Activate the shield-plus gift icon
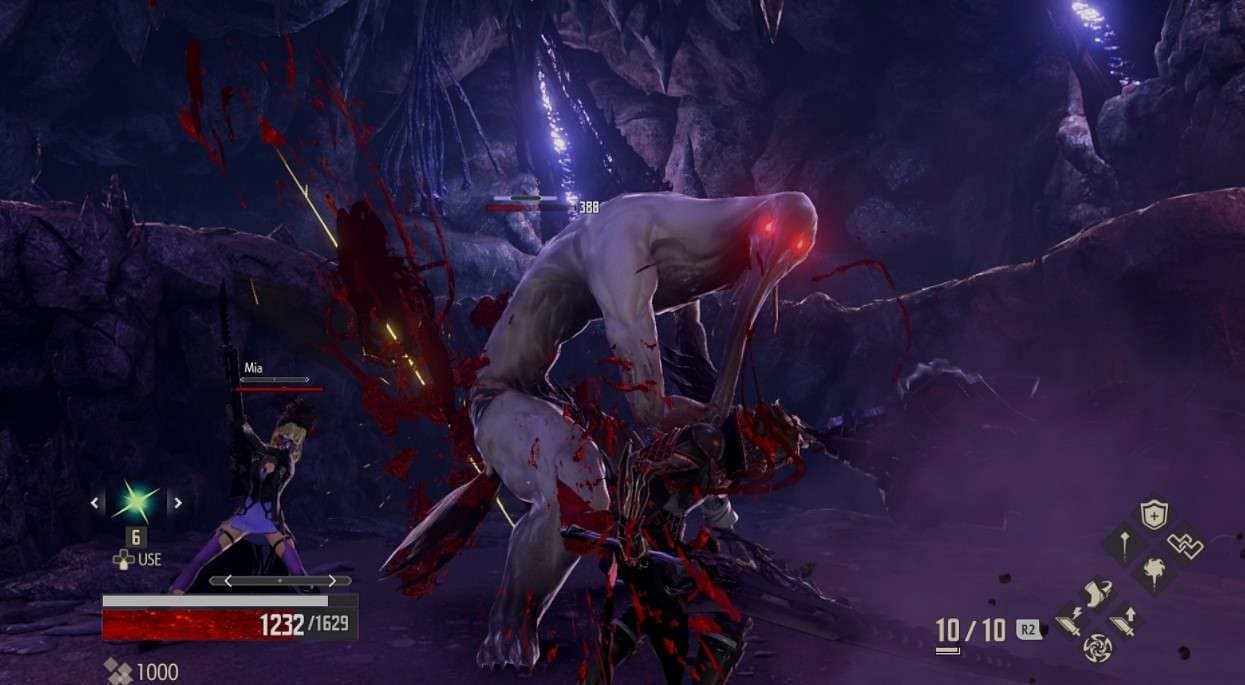1245x685 pixels. [x=1154, y=516]
